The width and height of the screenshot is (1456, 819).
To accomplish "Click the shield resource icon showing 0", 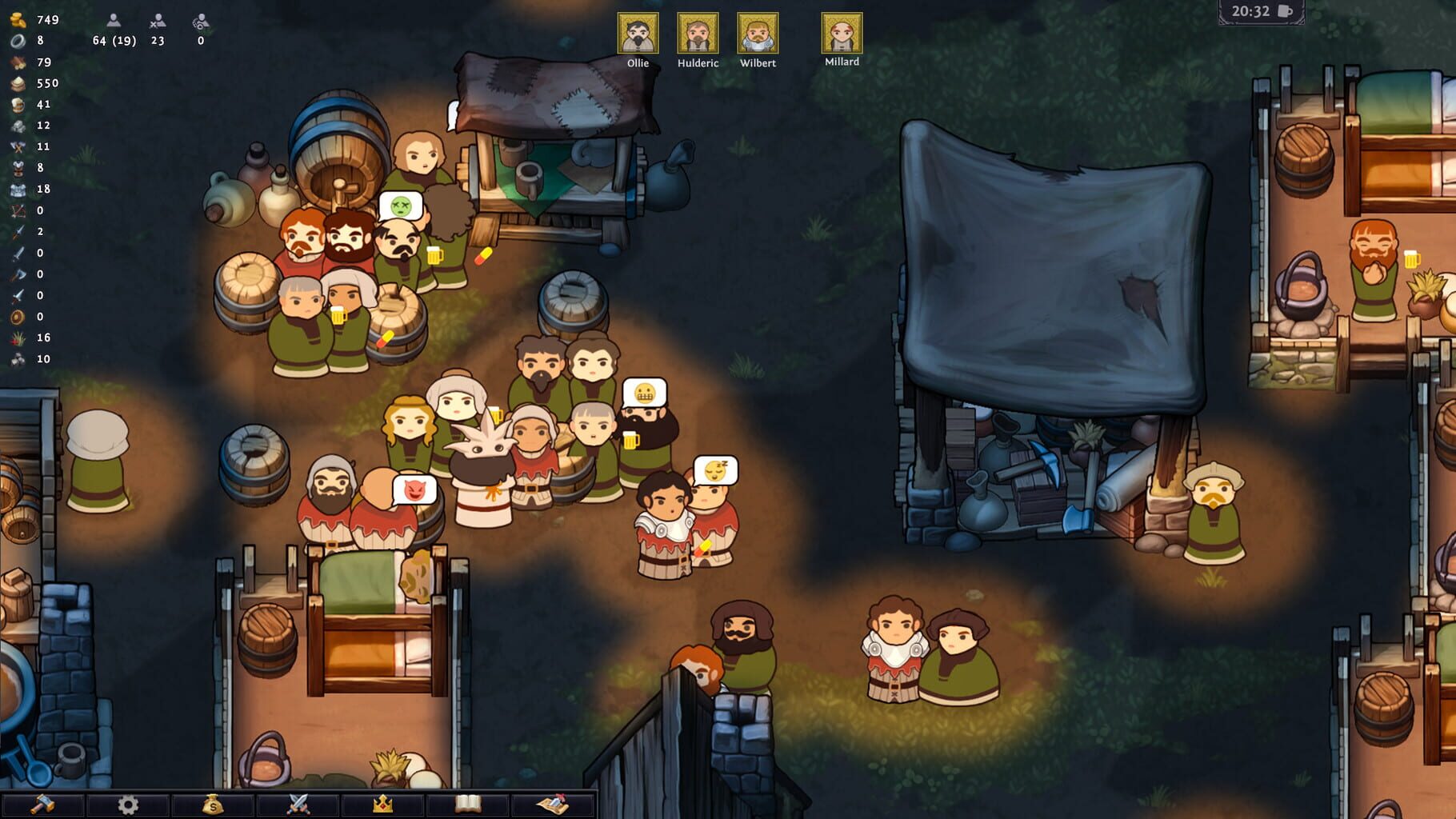I will click(15, 316).
